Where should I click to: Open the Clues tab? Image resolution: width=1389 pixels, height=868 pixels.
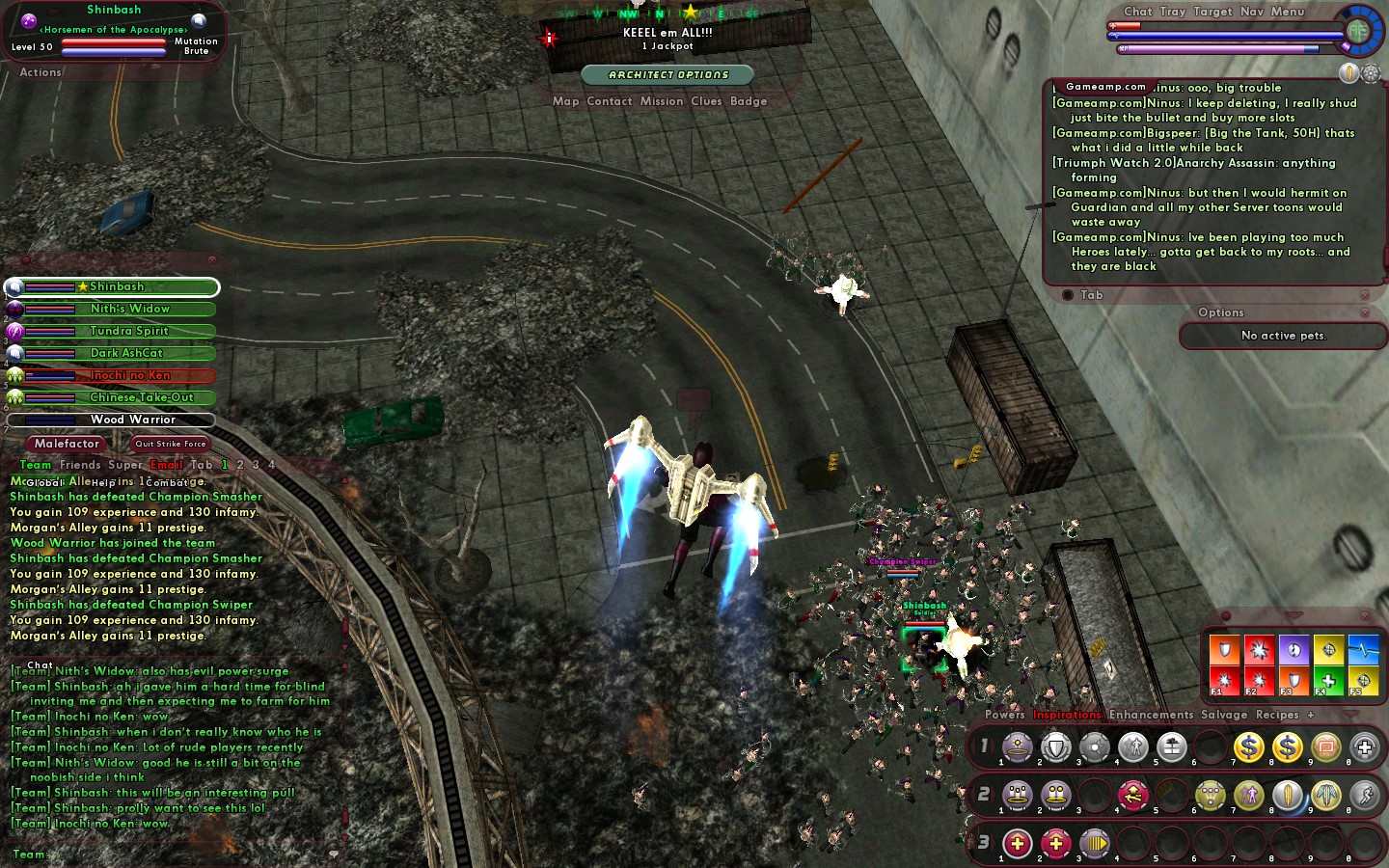click(706, 101)
